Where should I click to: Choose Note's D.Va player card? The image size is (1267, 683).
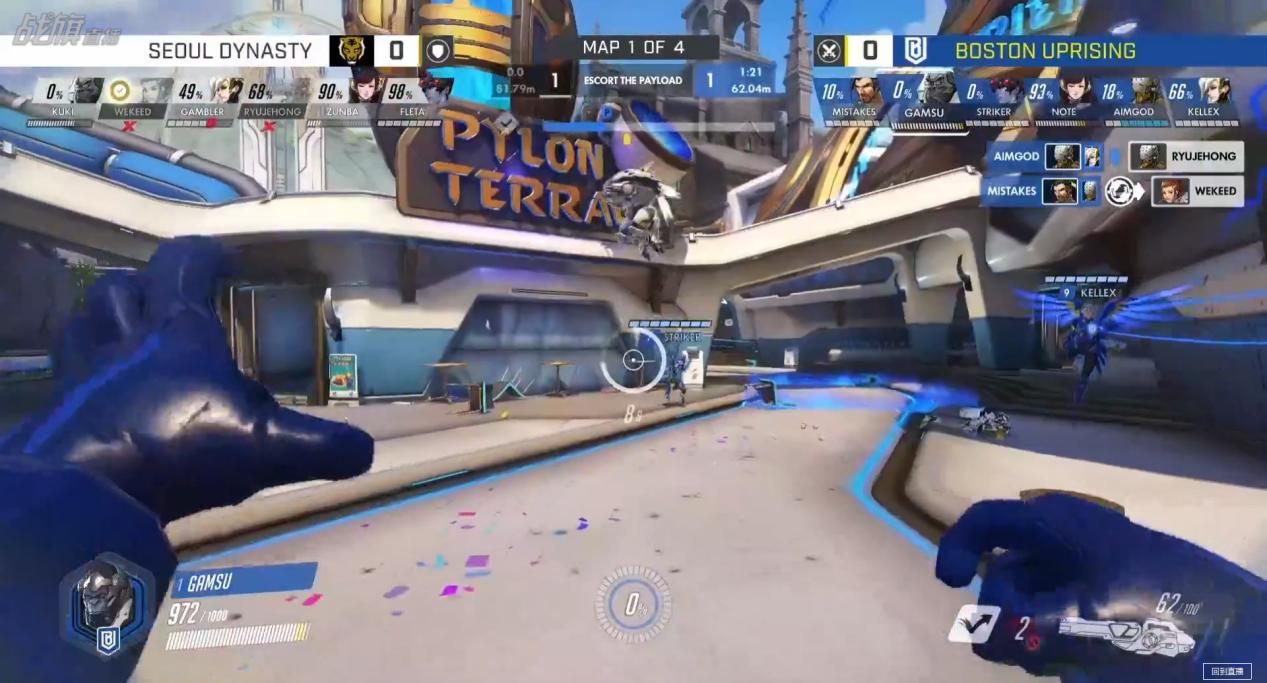pos(1063,99)
